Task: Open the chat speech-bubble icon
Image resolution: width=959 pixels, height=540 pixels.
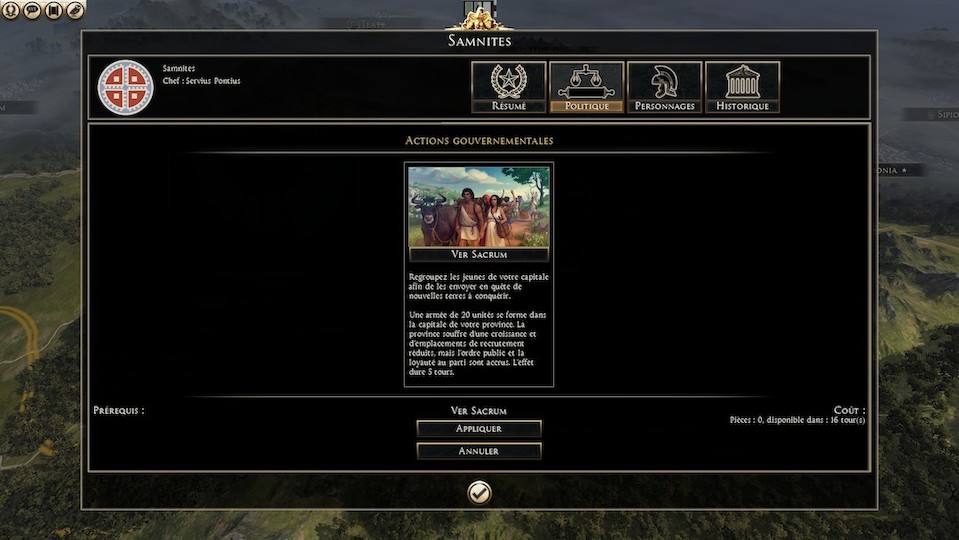Action: (x=32, y=10)
